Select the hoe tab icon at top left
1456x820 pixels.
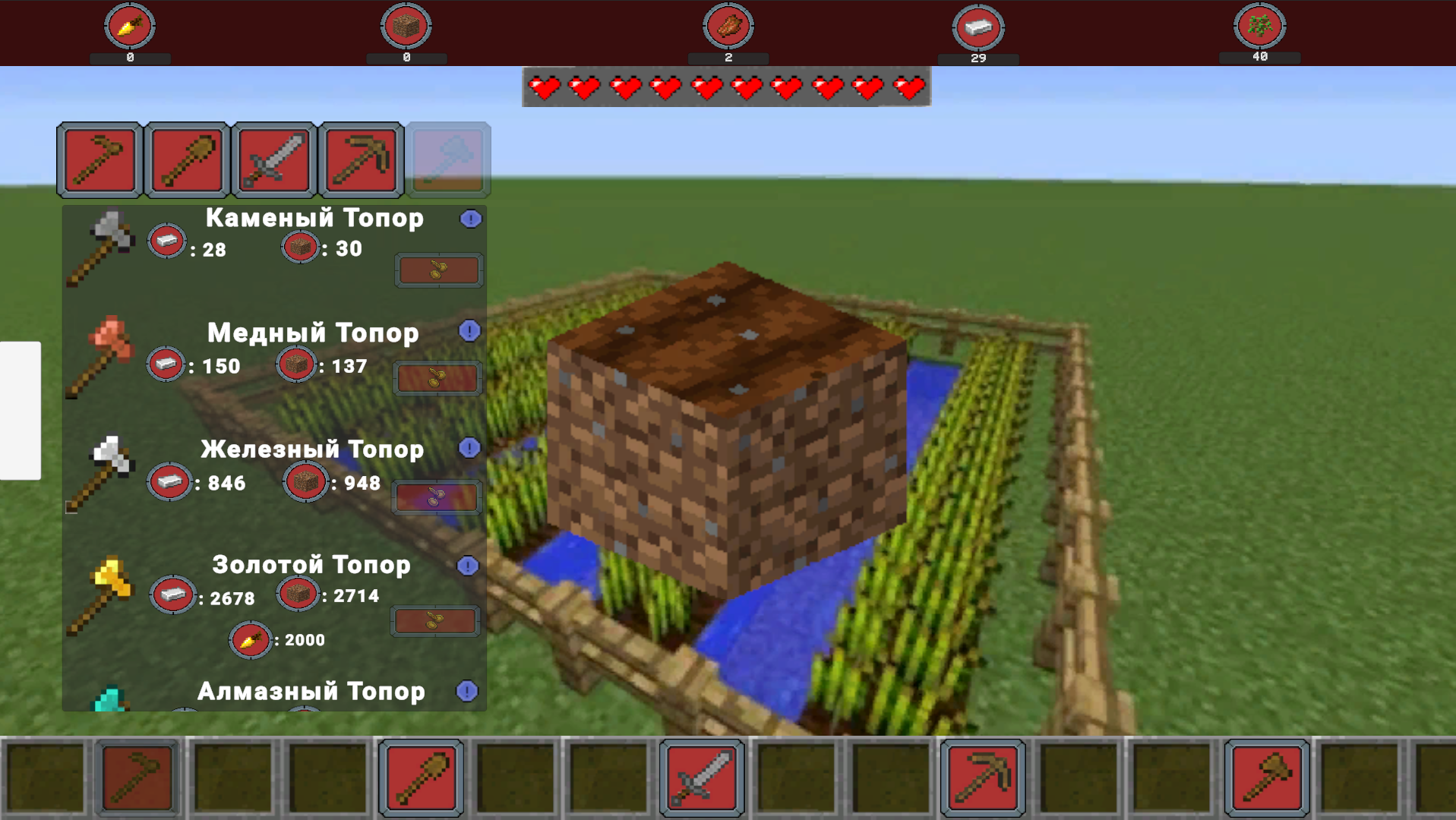(99, 159)
